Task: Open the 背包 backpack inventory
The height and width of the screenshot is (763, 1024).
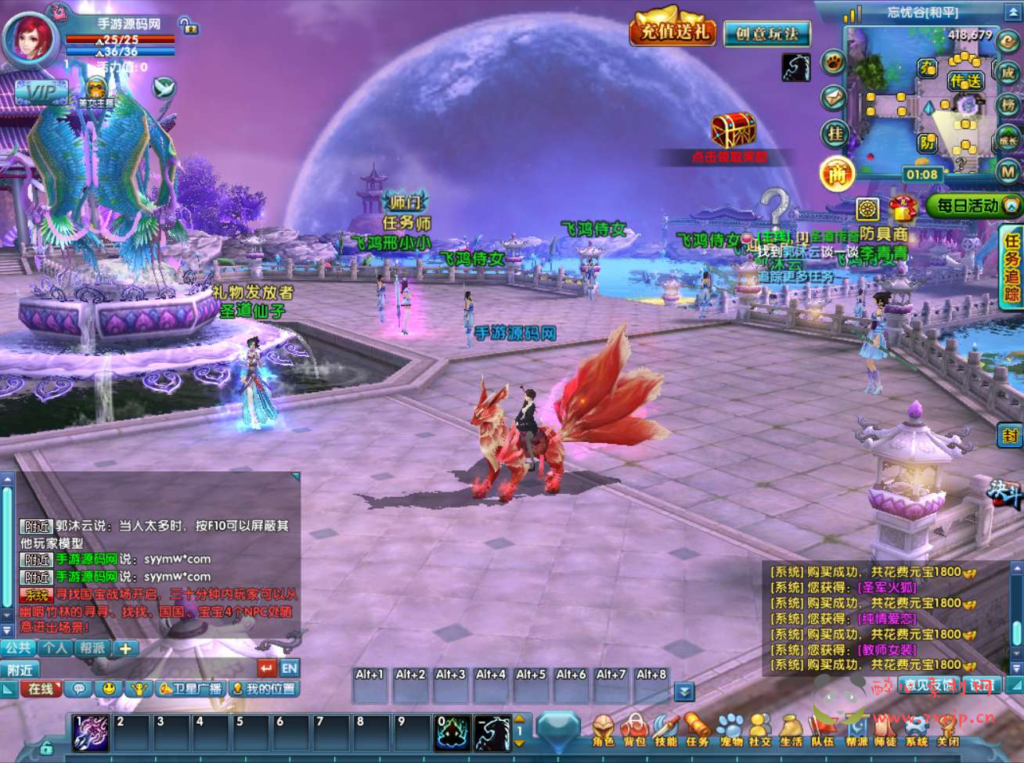Action: pos(634,731)
